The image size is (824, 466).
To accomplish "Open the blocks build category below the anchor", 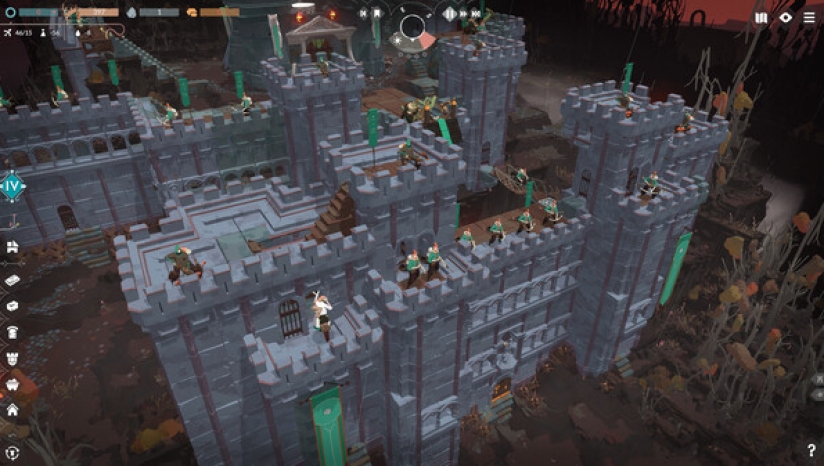I will pyautogui.click(x=12, y=247).
